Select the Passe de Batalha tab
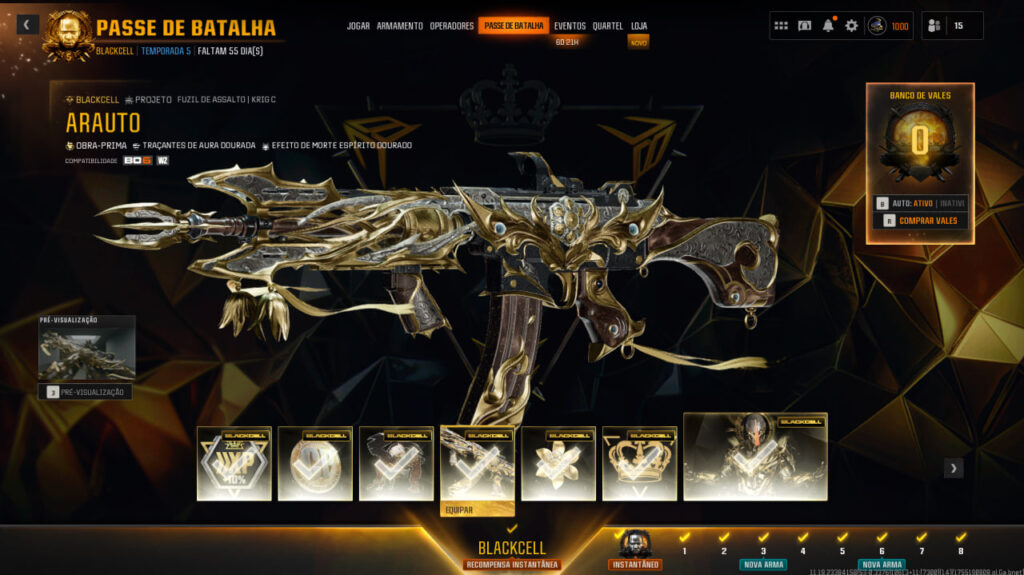Screen dimensions: 1024x575 point(513,26)
